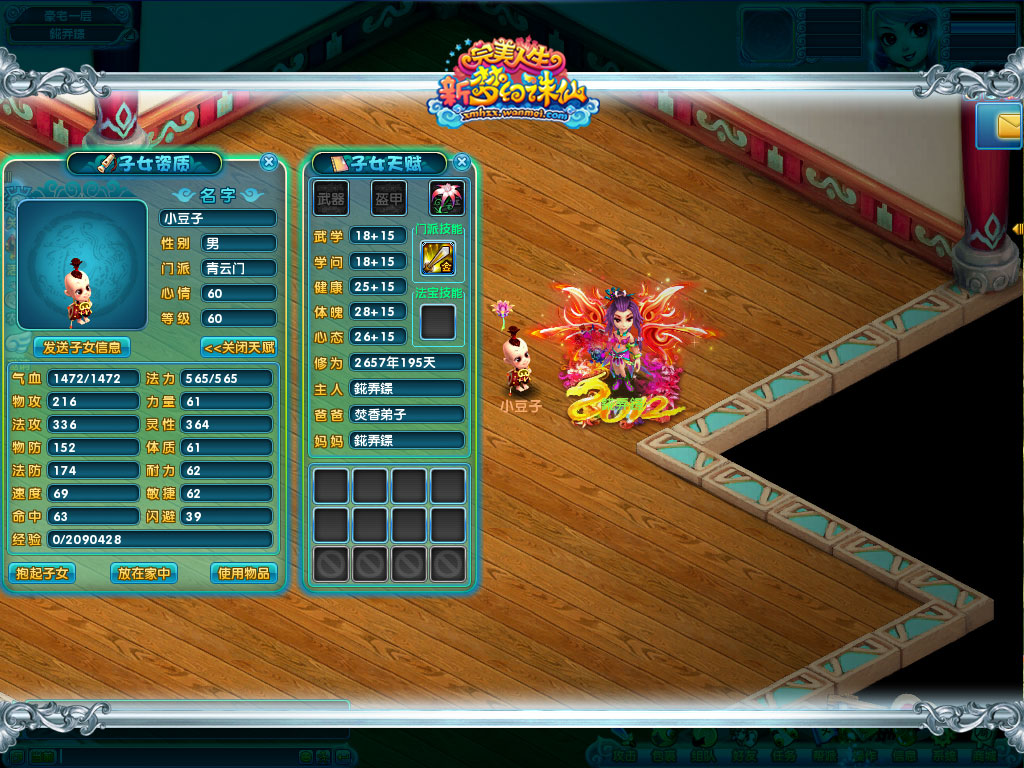Screen dimensions: 1024x768
Task: Collapse talents with <<关闭天赋 button
Action: click(x=239, y=347)
